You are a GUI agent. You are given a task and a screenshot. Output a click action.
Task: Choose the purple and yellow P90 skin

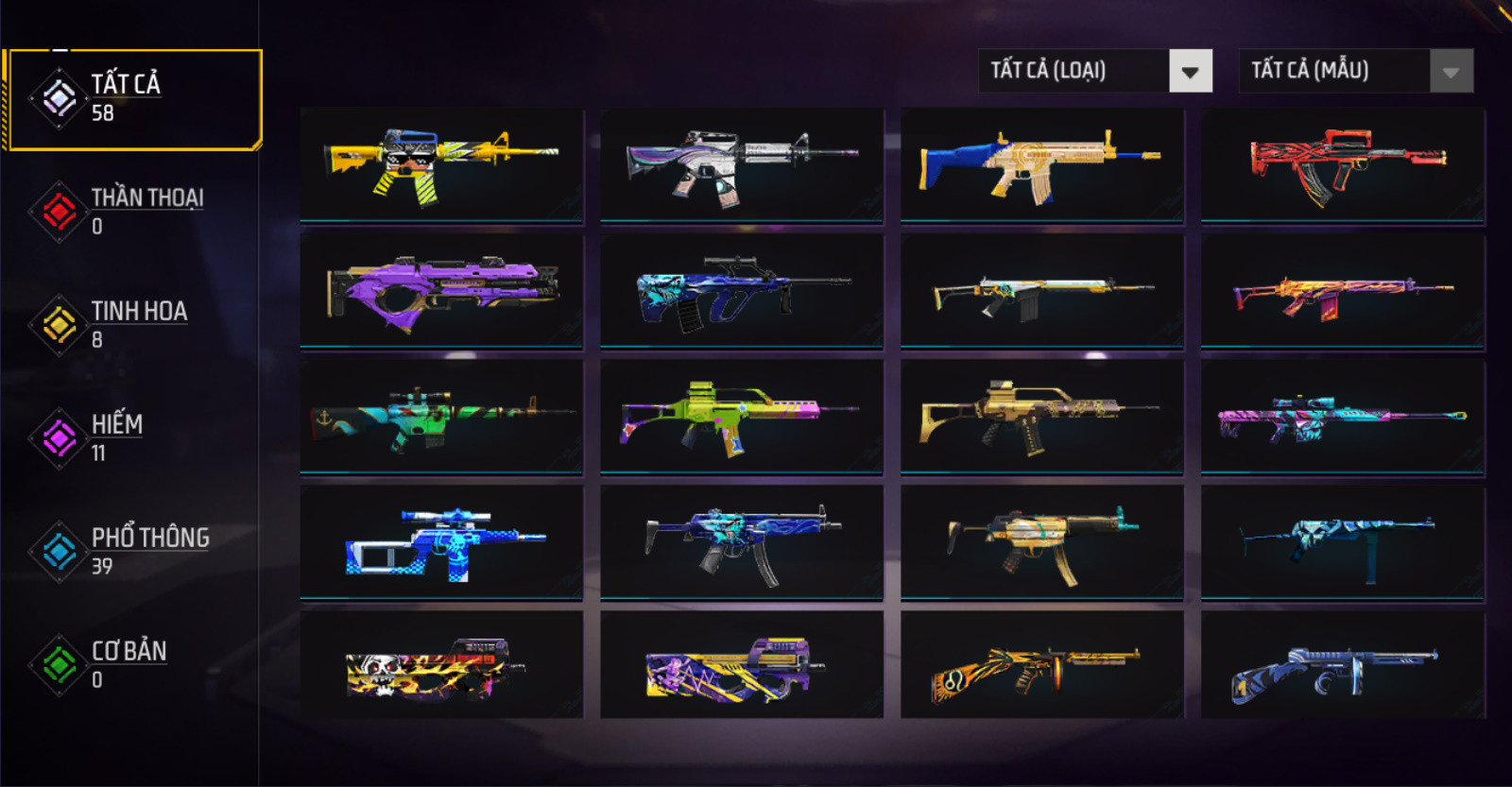click(742, 665)
